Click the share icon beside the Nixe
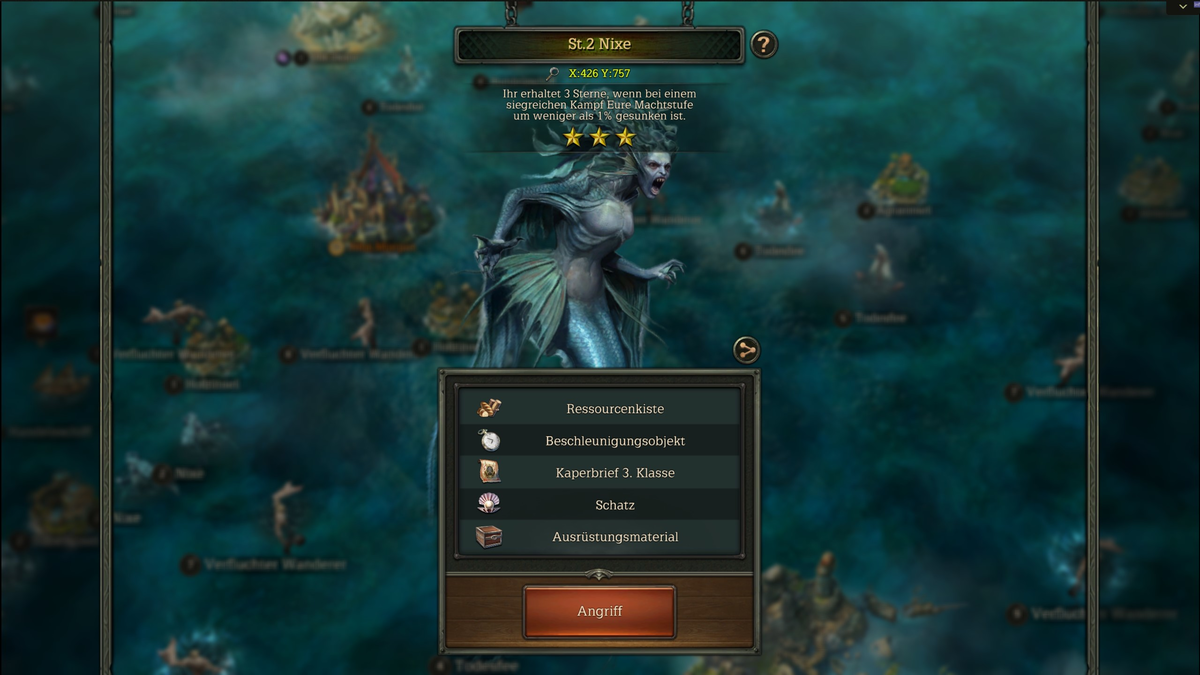Viewport: 1200px width, 675px height. [x=746, y=350]
